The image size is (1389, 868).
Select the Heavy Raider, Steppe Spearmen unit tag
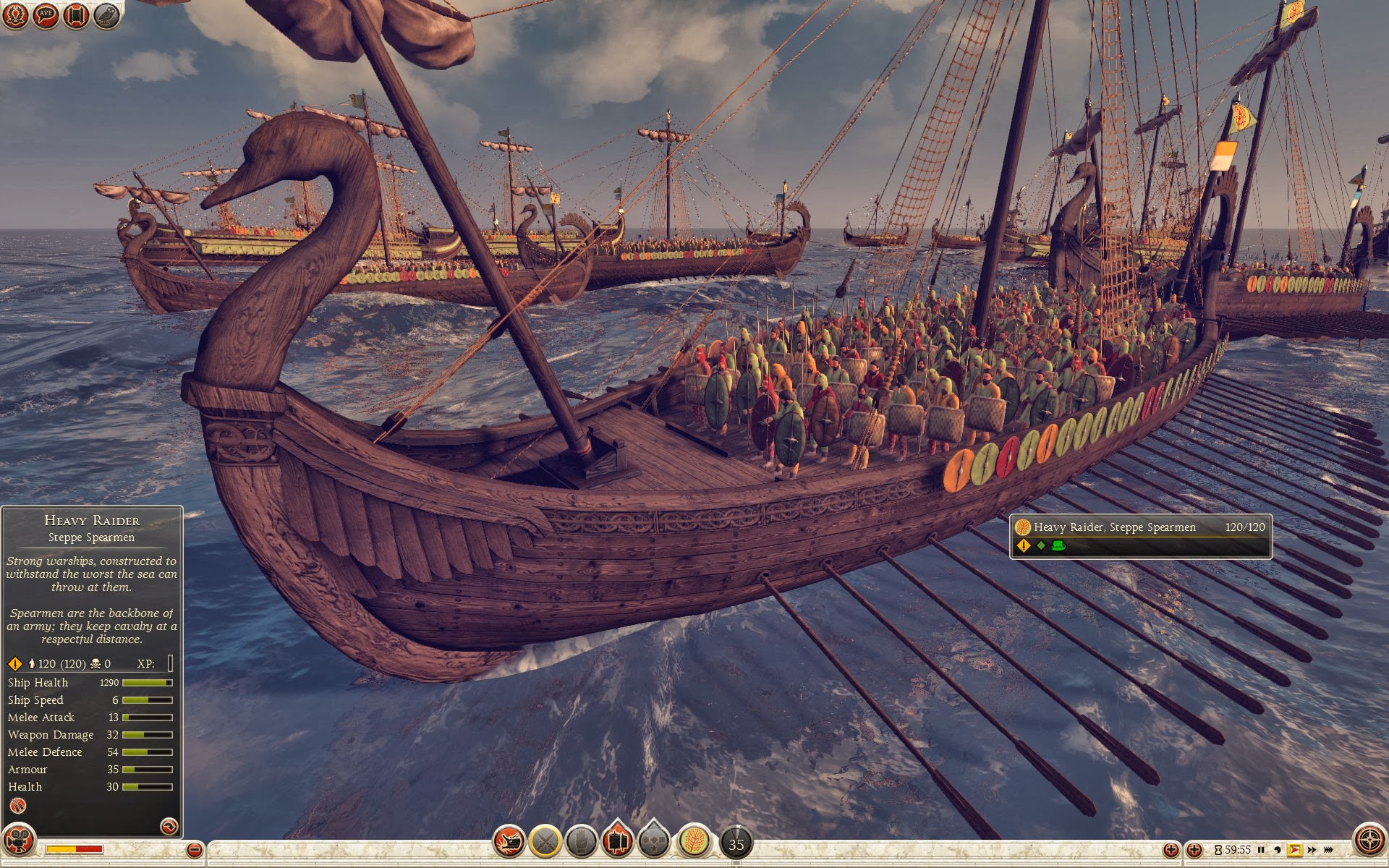tap(1140, 536)
